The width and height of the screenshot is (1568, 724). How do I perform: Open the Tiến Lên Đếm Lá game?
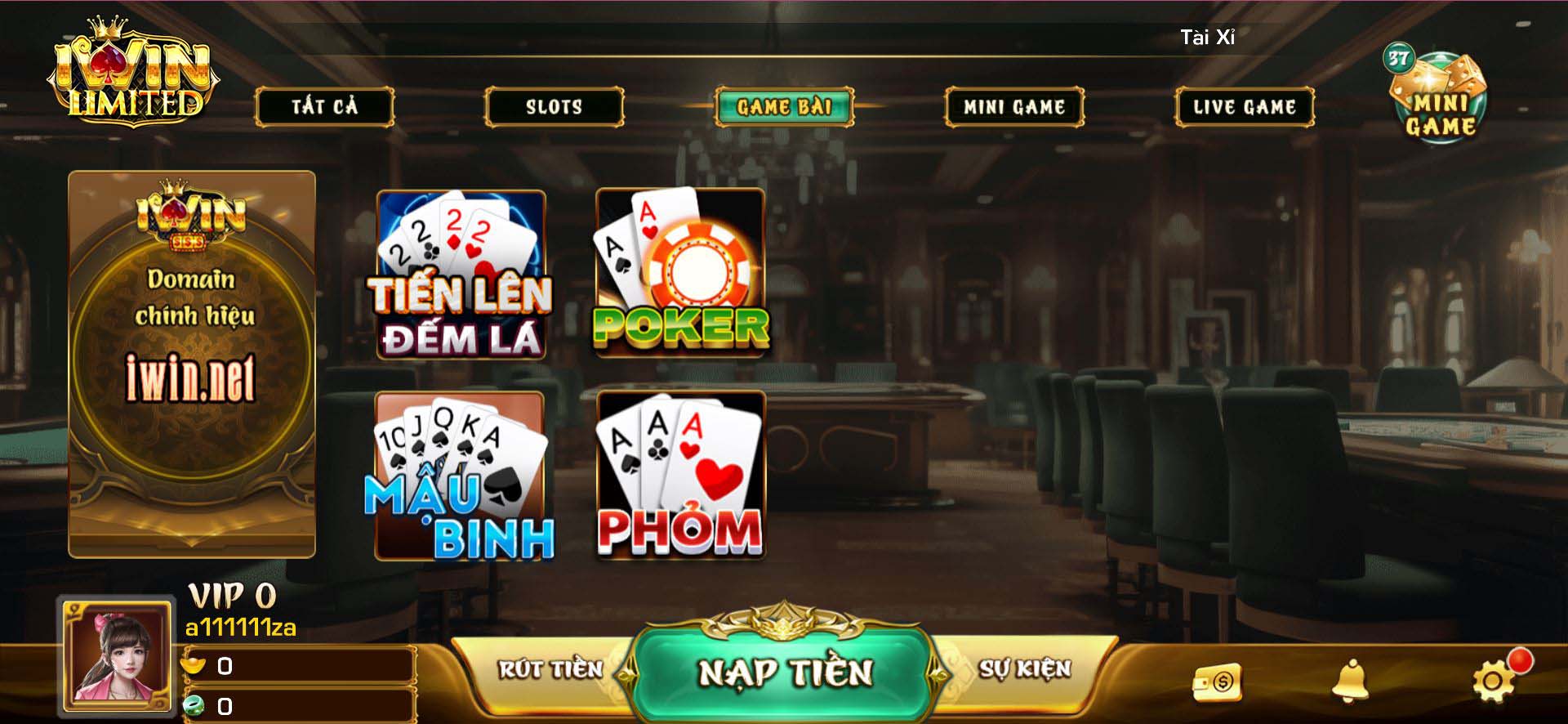click(460, 274)
